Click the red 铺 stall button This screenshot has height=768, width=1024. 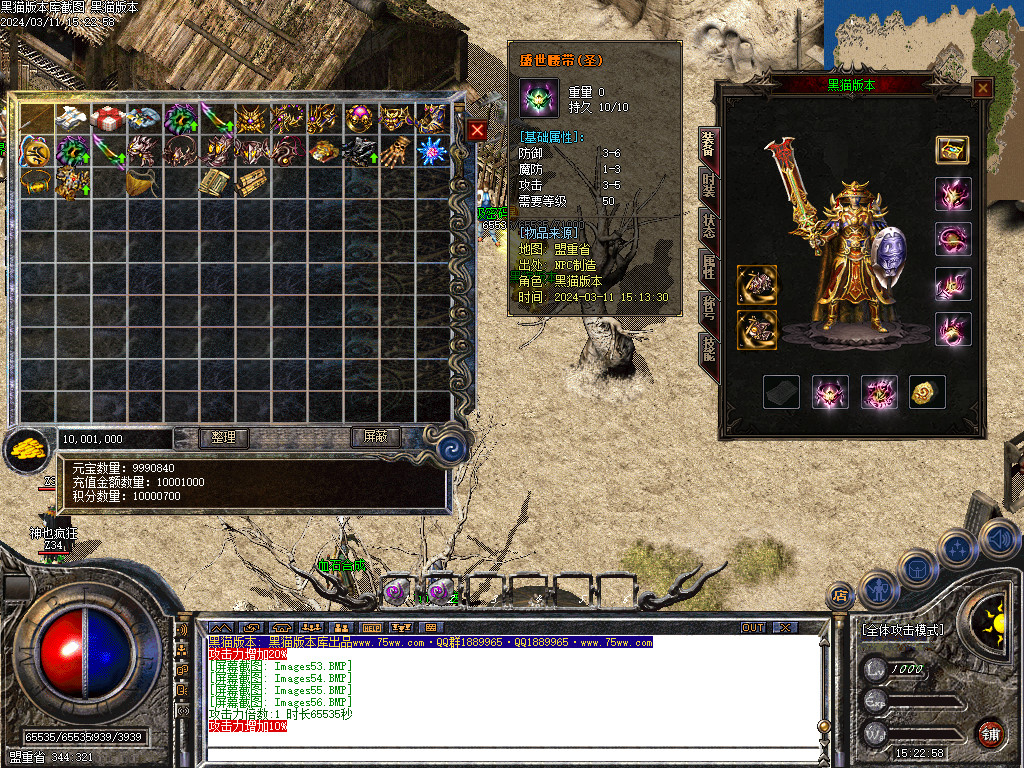[991, 733]
